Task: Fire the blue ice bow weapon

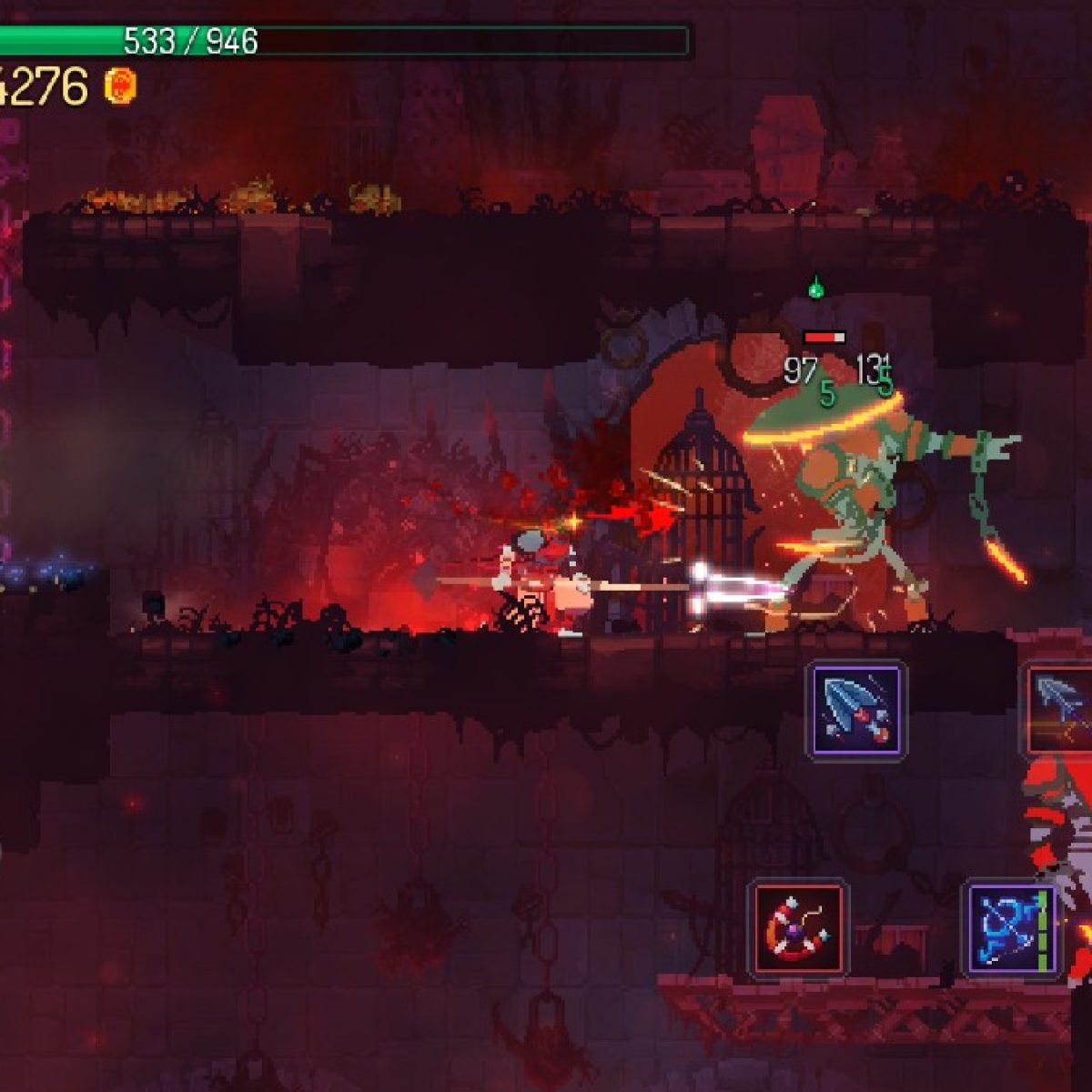Action: [1011, 928]
